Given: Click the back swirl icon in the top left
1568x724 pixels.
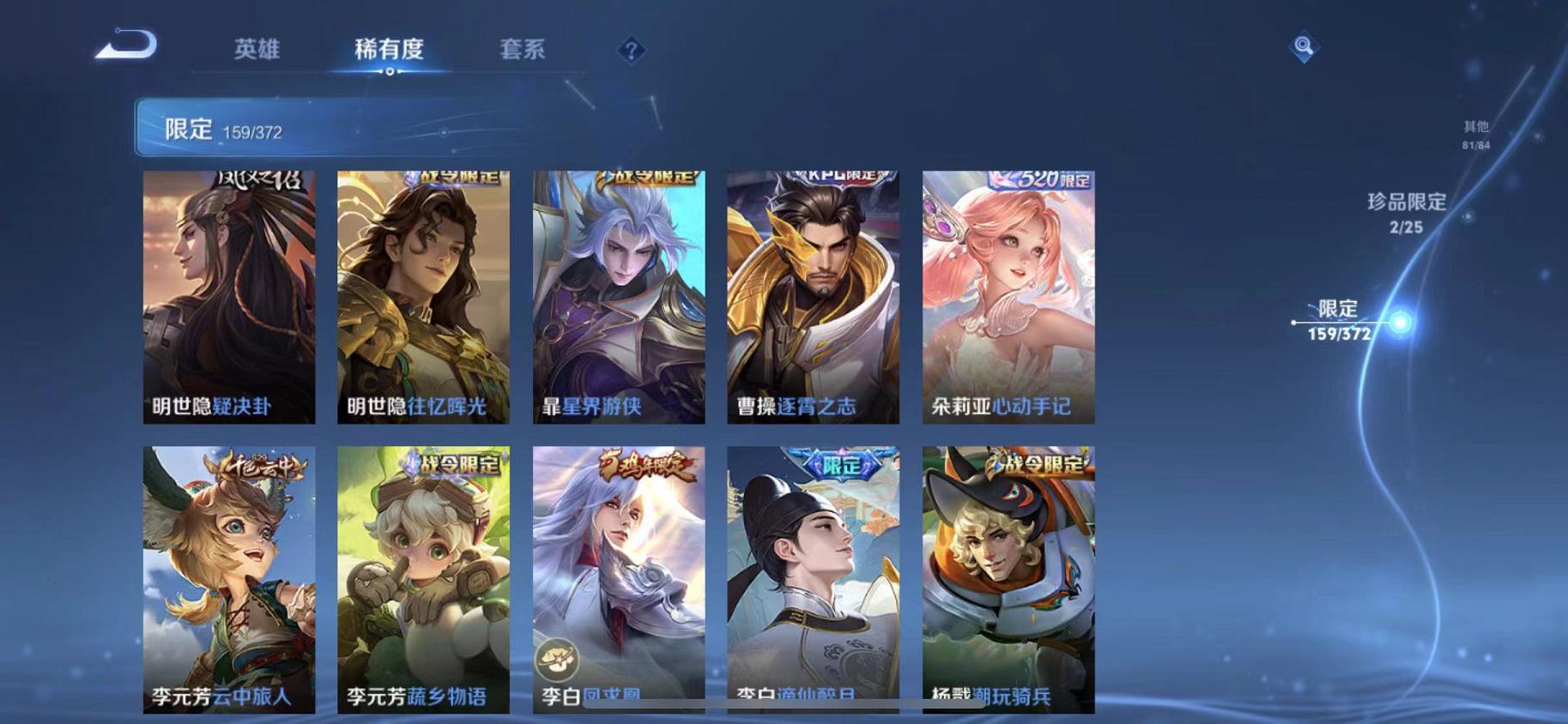Looking at the screenshot, I should [128, 49].
